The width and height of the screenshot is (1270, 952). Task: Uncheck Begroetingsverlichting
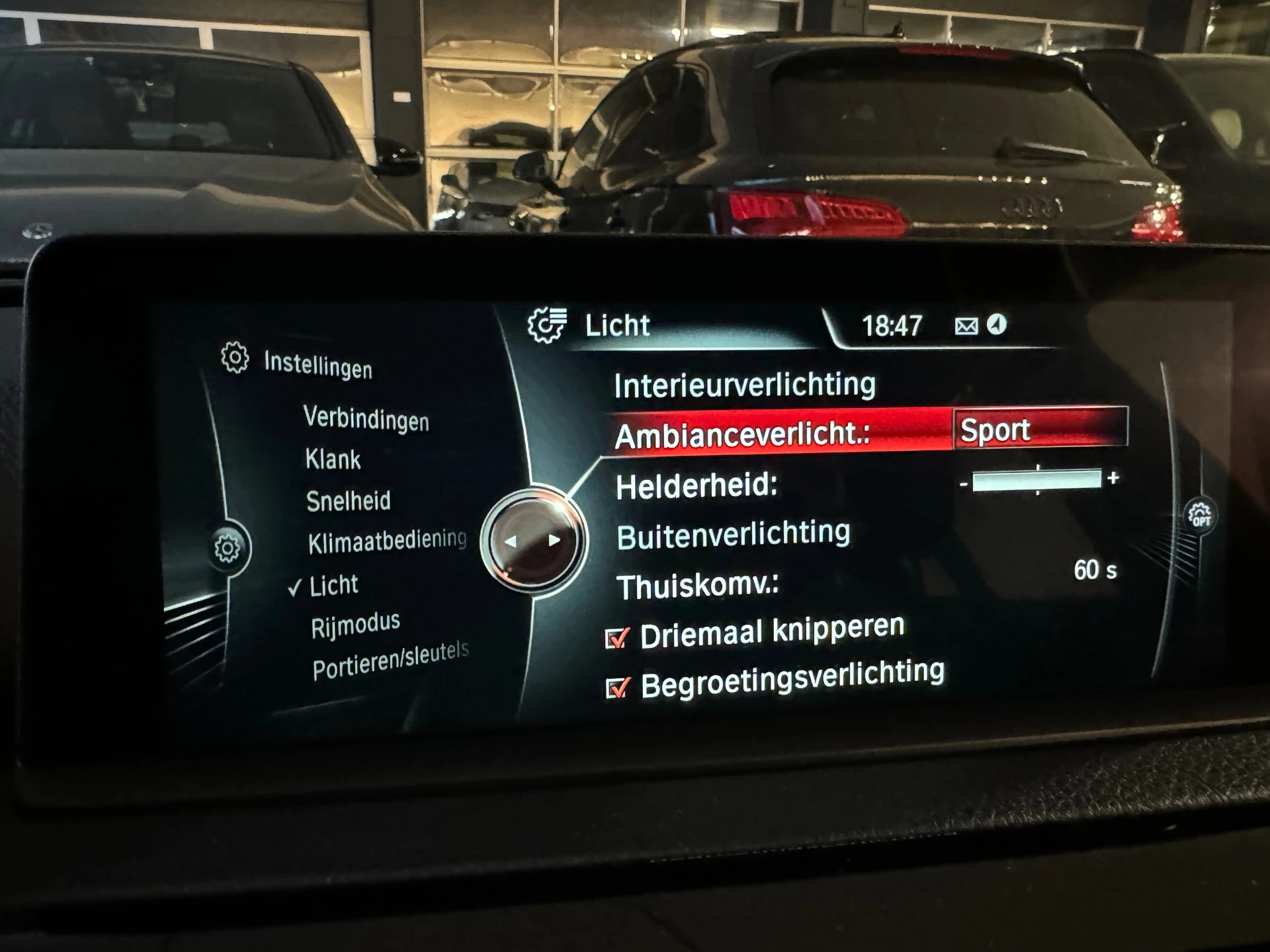pos(616,688)
